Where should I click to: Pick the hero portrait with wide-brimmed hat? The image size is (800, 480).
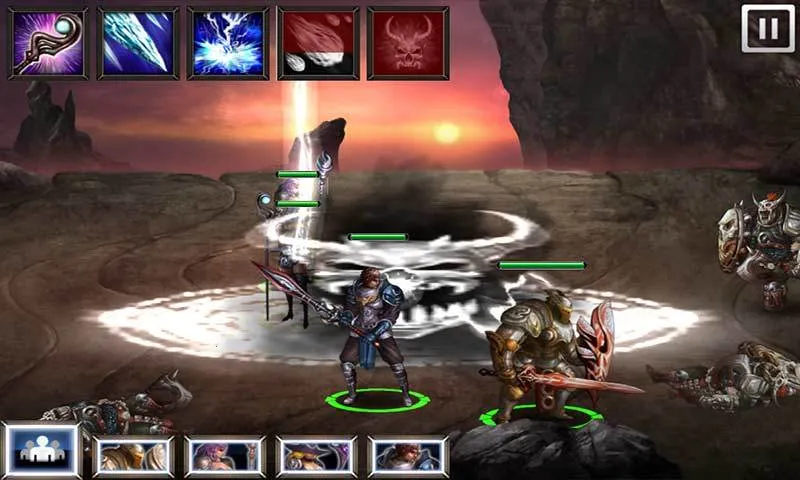[316, 455]
